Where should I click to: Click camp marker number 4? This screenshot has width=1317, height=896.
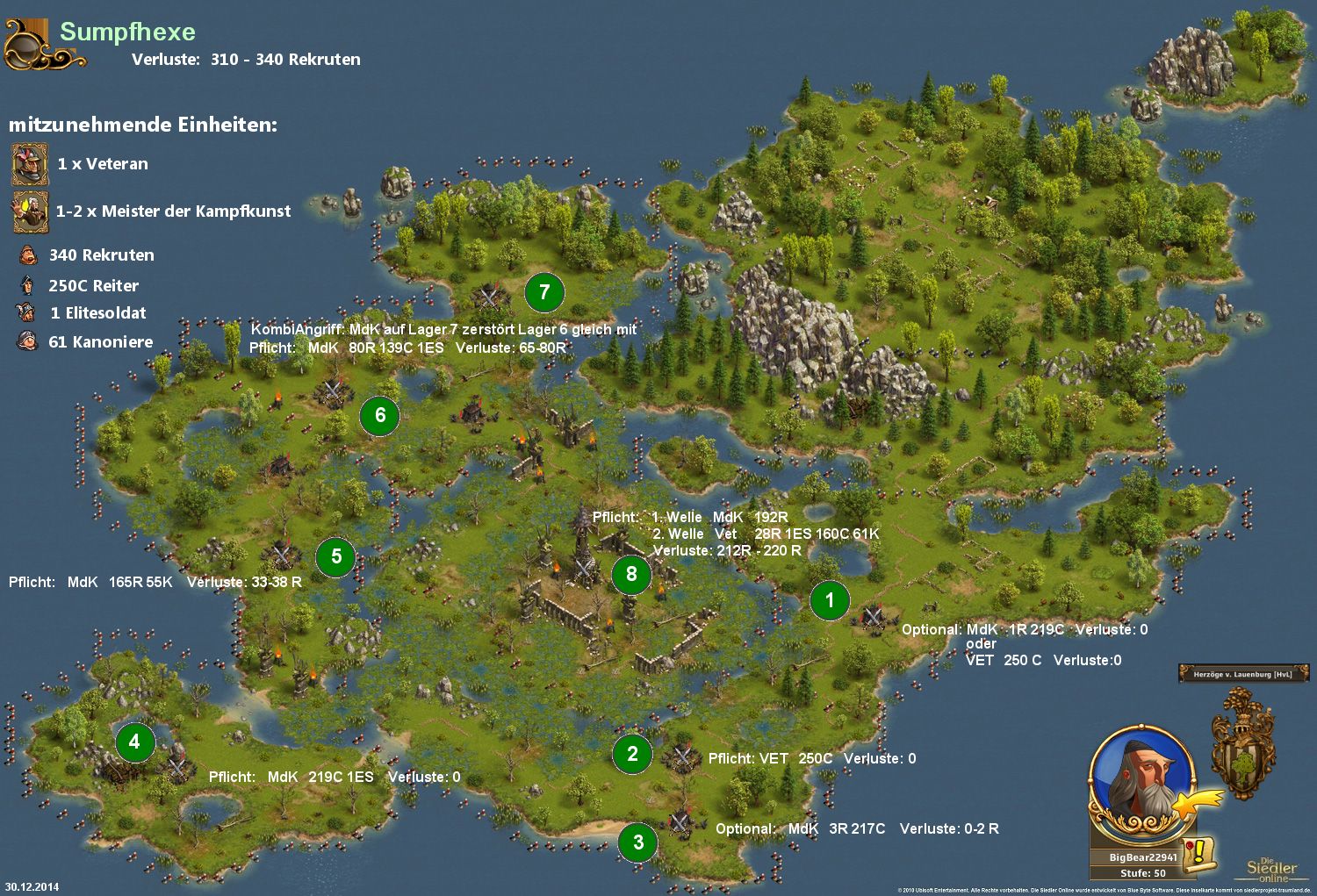(x=135, y=742)
